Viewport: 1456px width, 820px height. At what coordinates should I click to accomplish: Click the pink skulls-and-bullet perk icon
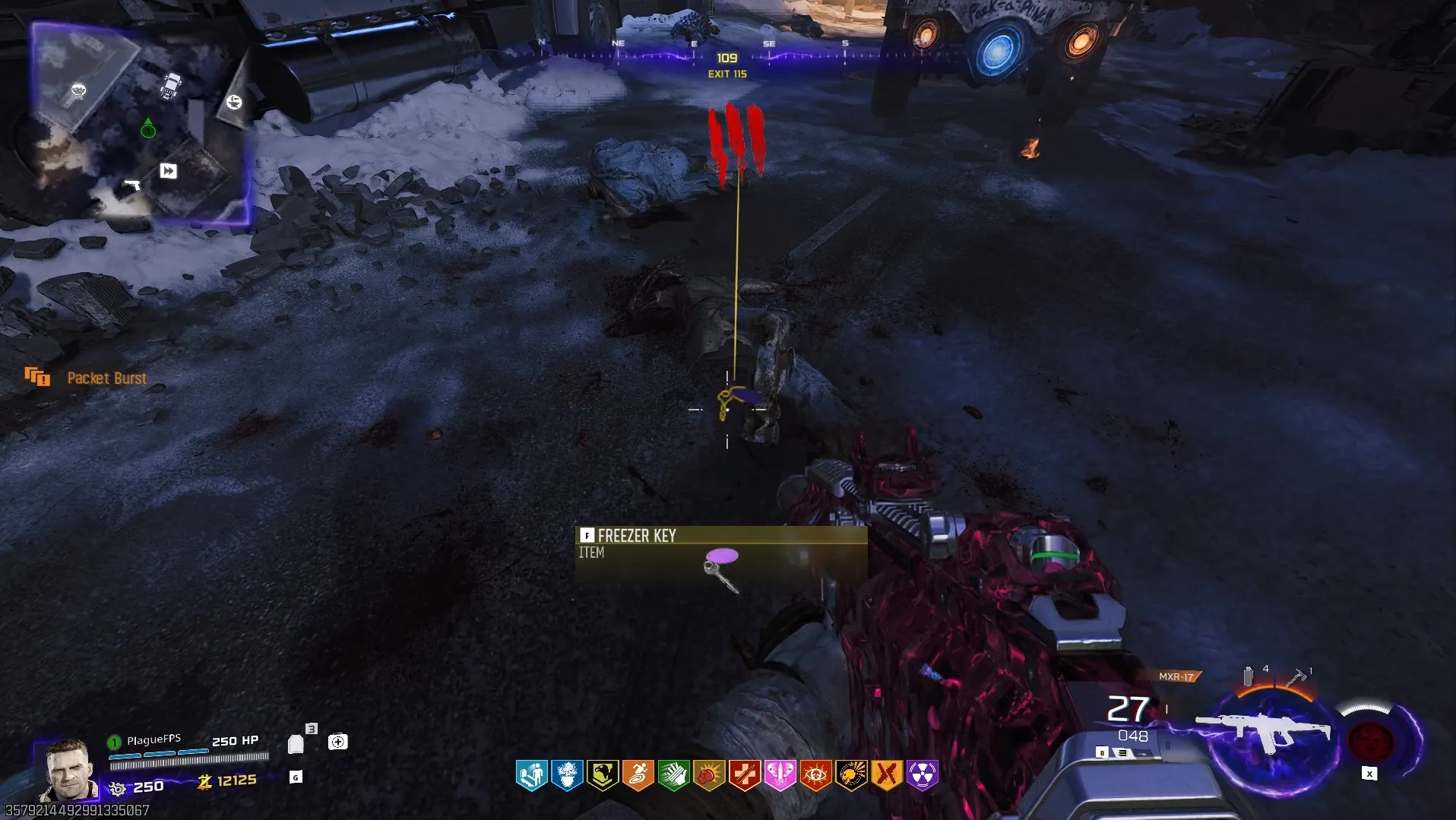click(780, 775)
